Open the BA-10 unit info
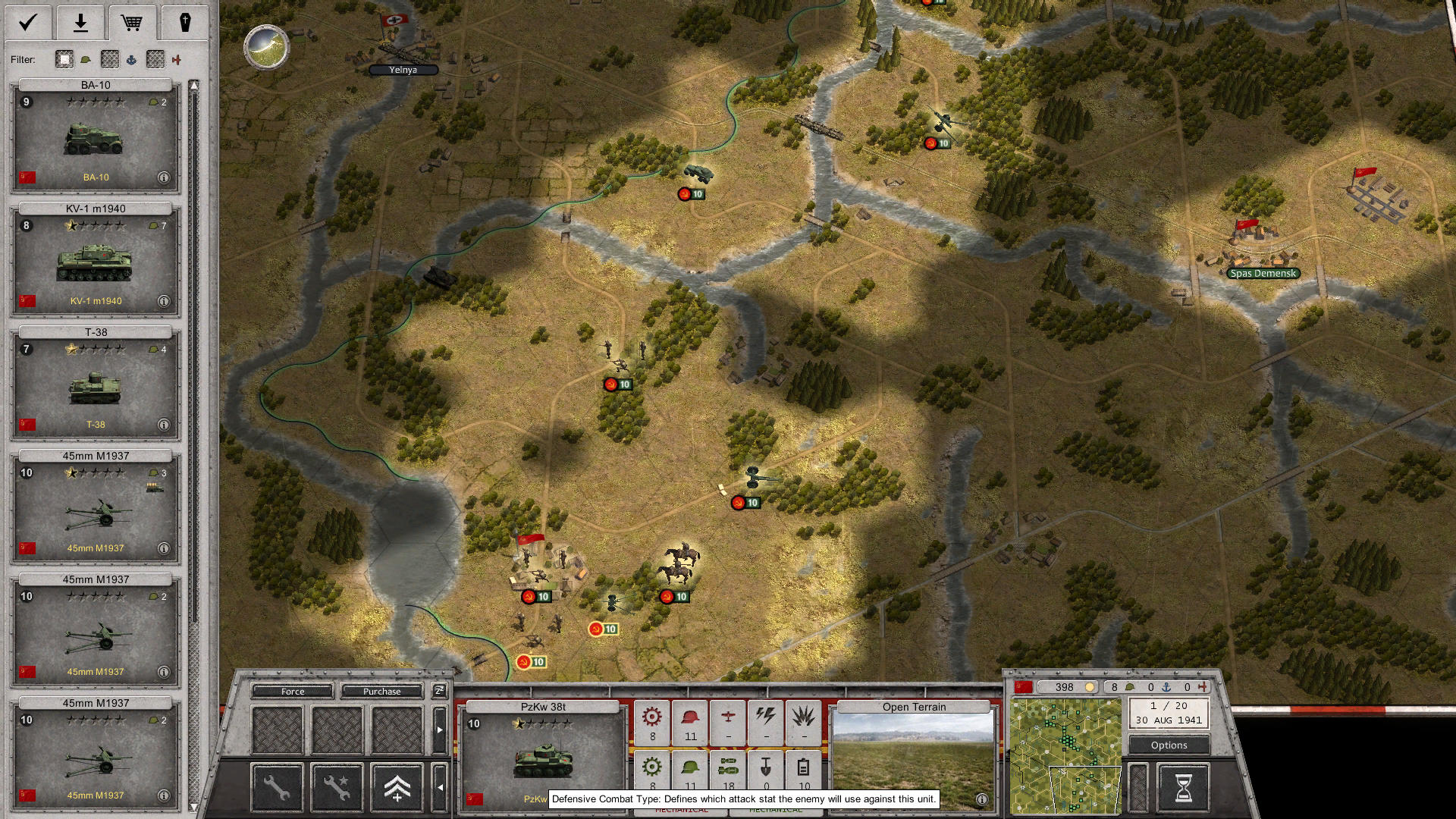 163,177
